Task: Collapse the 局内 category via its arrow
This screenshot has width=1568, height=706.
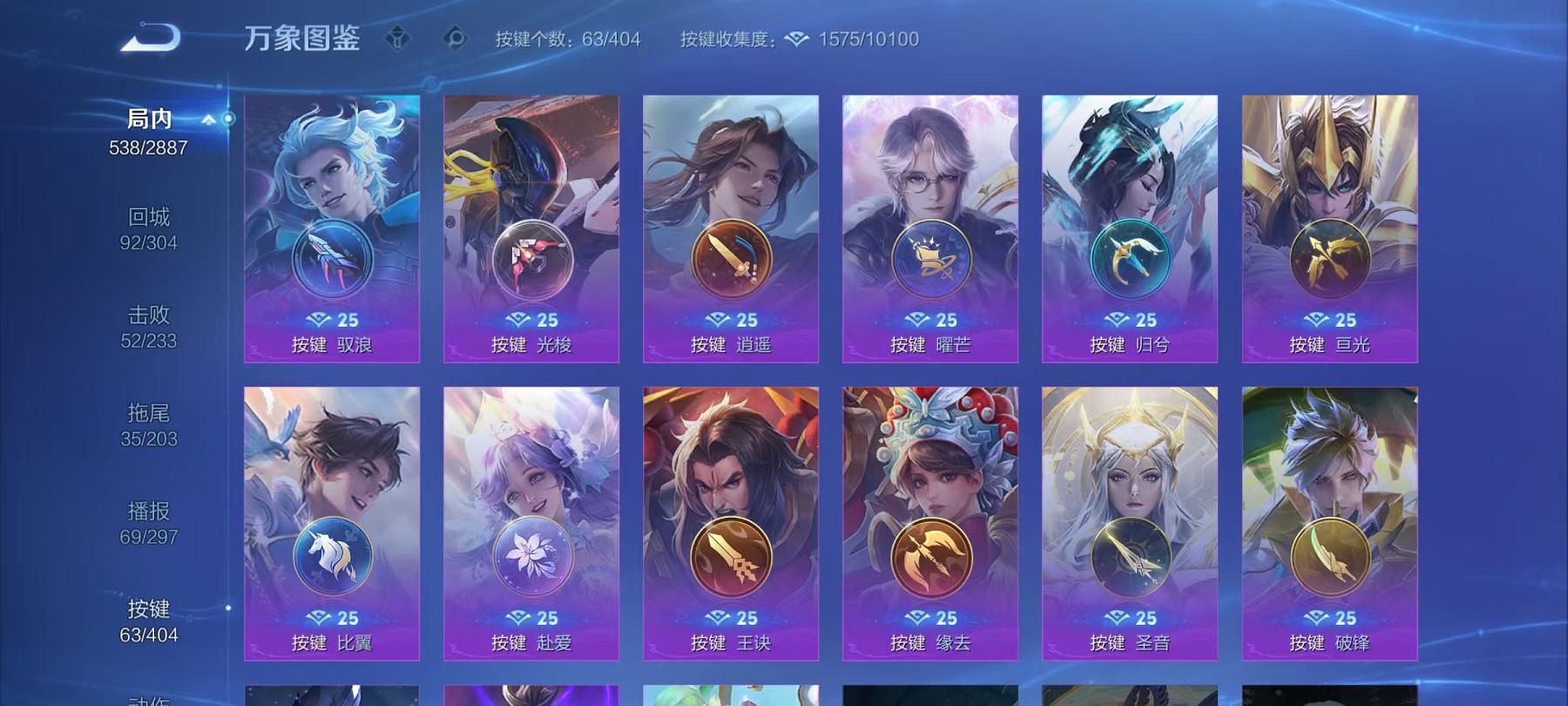Action: pyautogui.click(x=206, y=121)
